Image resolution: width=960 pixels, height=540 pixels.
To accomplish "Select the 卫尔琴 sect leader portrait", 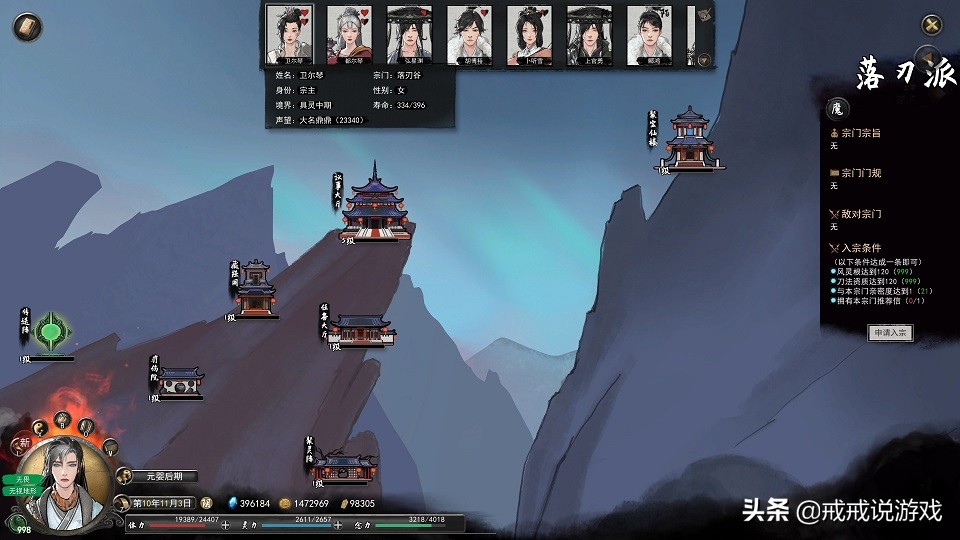I will click(291, 32).
